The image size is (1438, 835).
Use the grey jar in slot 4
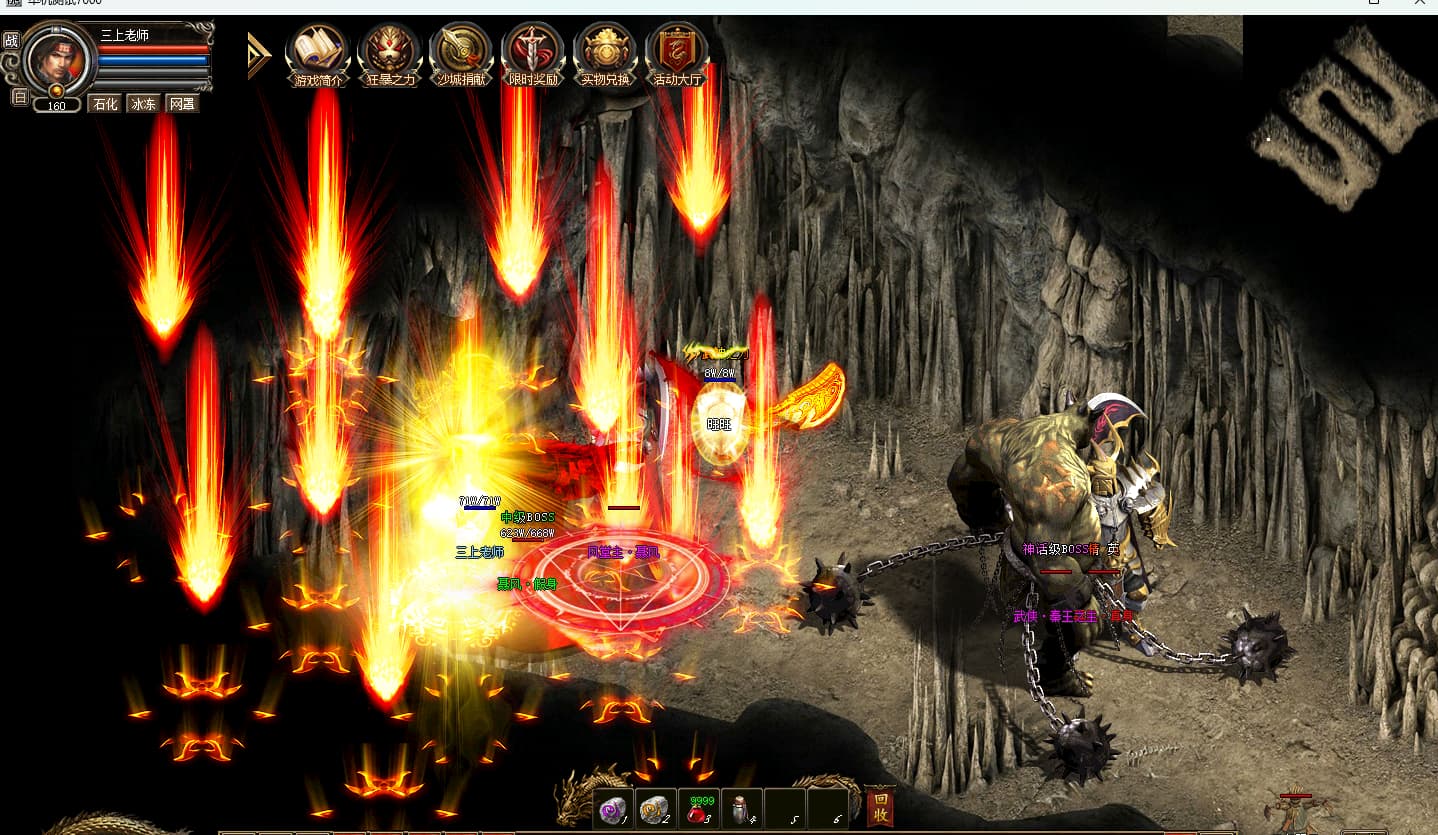click(x=741, y=809)
